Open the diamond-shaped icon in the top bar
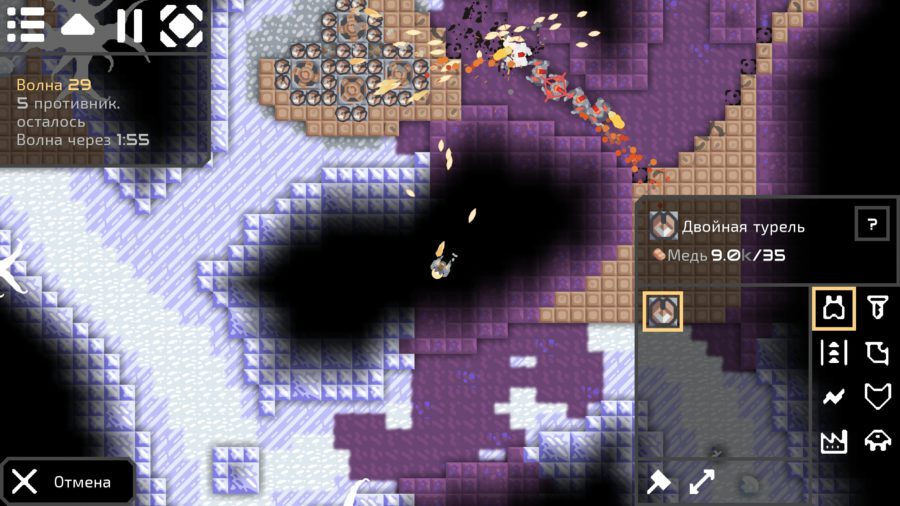The width and height of the screenshot is (900, 506). pyautogui.click(x=181, y=25)
